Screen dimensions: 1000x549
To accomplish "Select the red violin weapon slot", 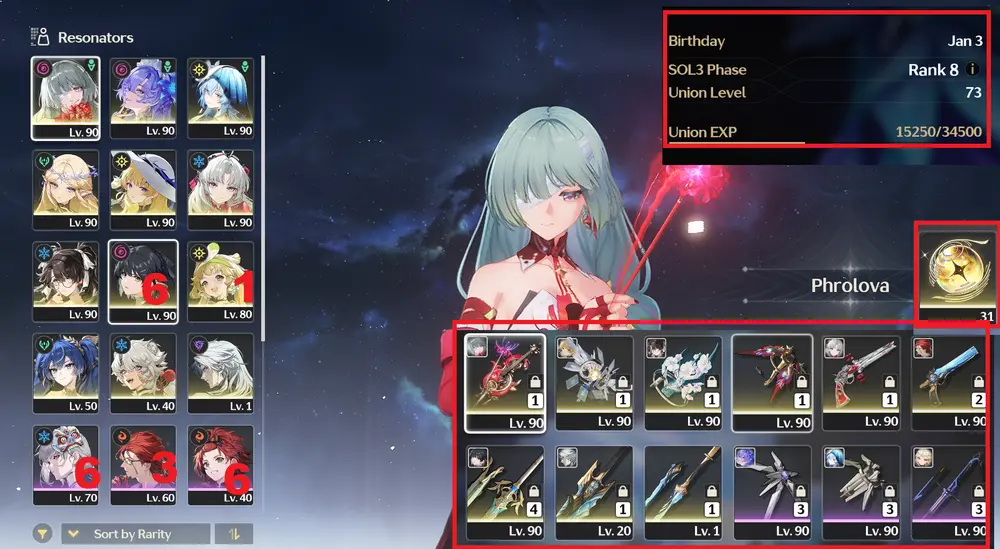I will point(505,381).
